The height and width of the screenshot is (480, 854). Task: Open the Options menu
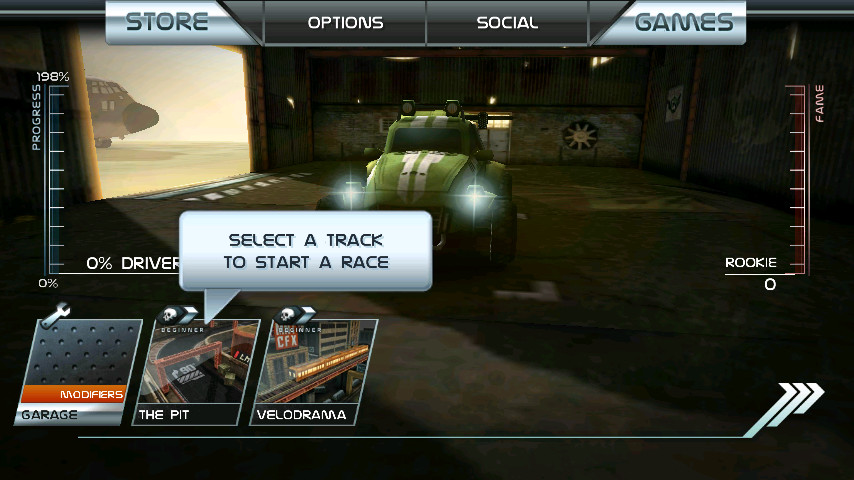tap(345, 22)
